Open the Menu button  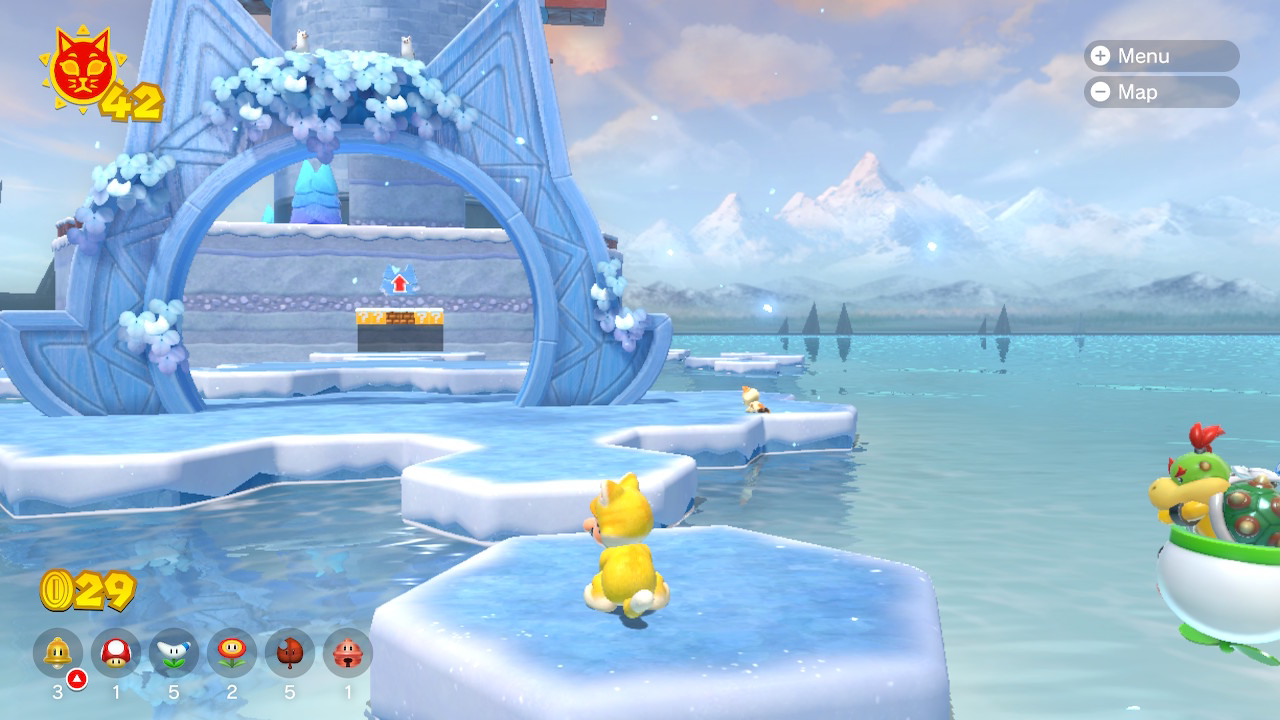tap(1160, 56)
